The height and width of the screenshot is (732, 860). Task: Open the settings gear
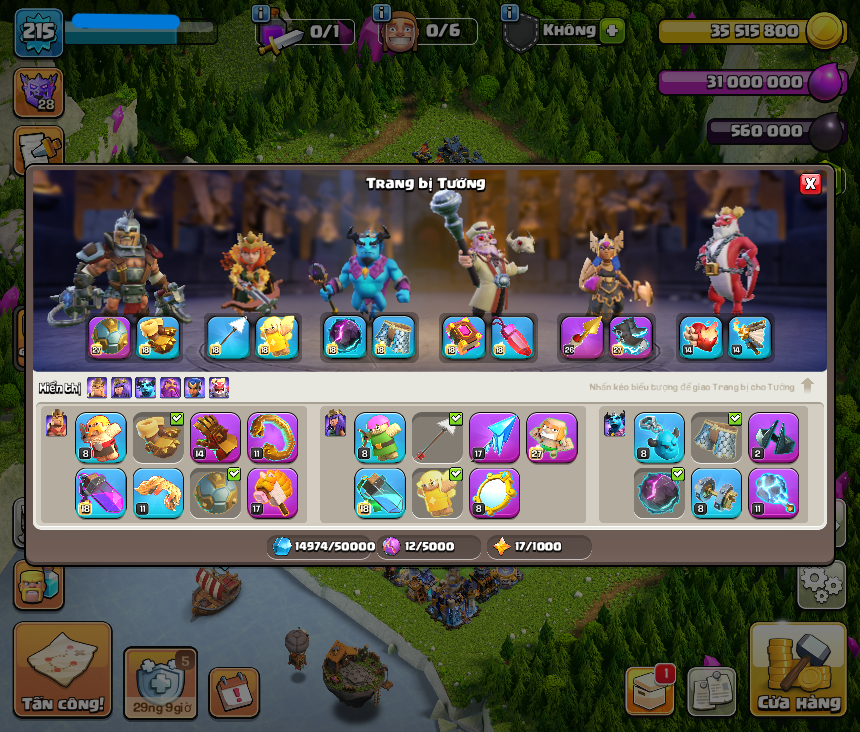point(821,584)
